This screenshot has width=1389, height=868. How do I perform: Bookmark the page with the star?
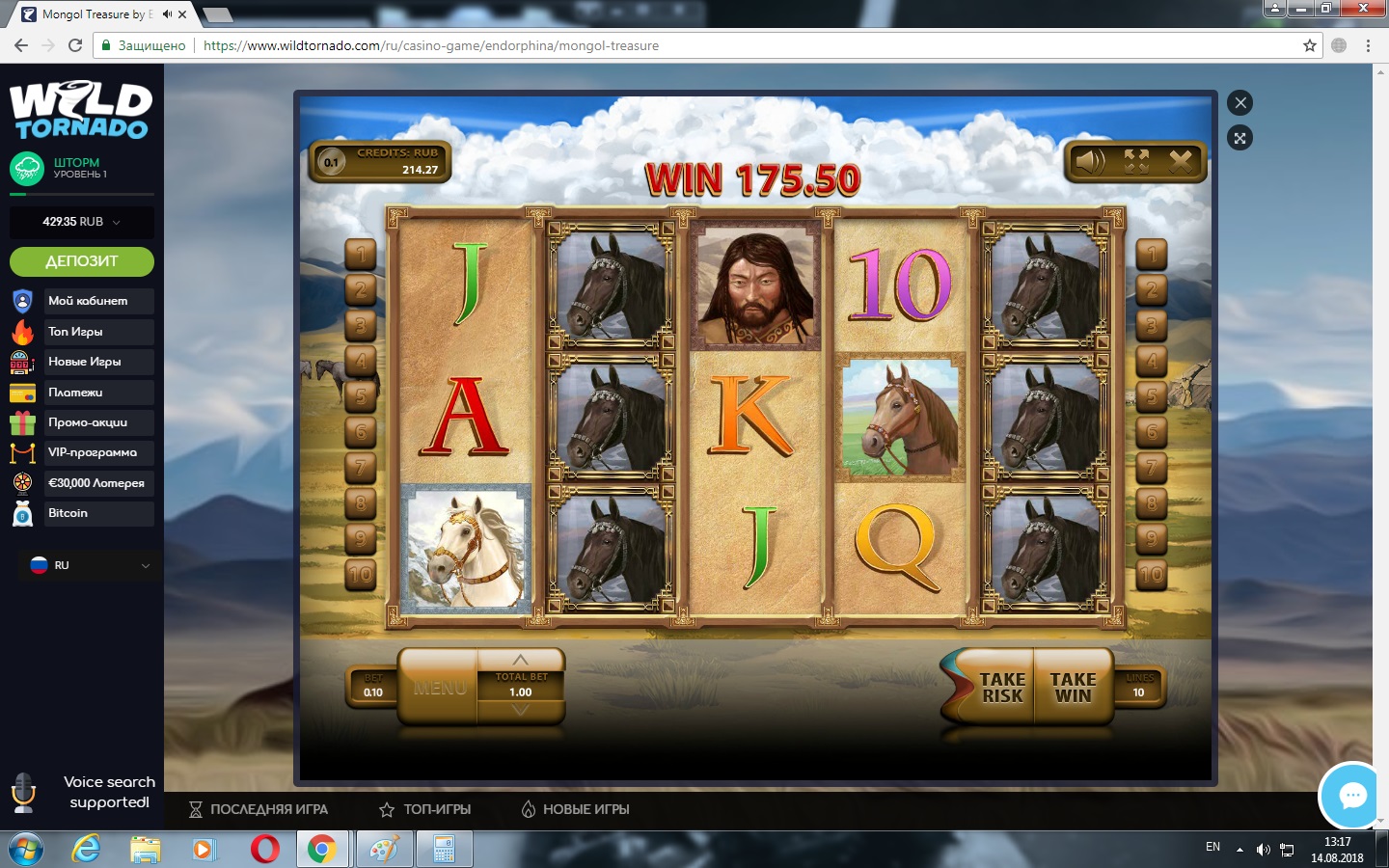[1310, 45]
